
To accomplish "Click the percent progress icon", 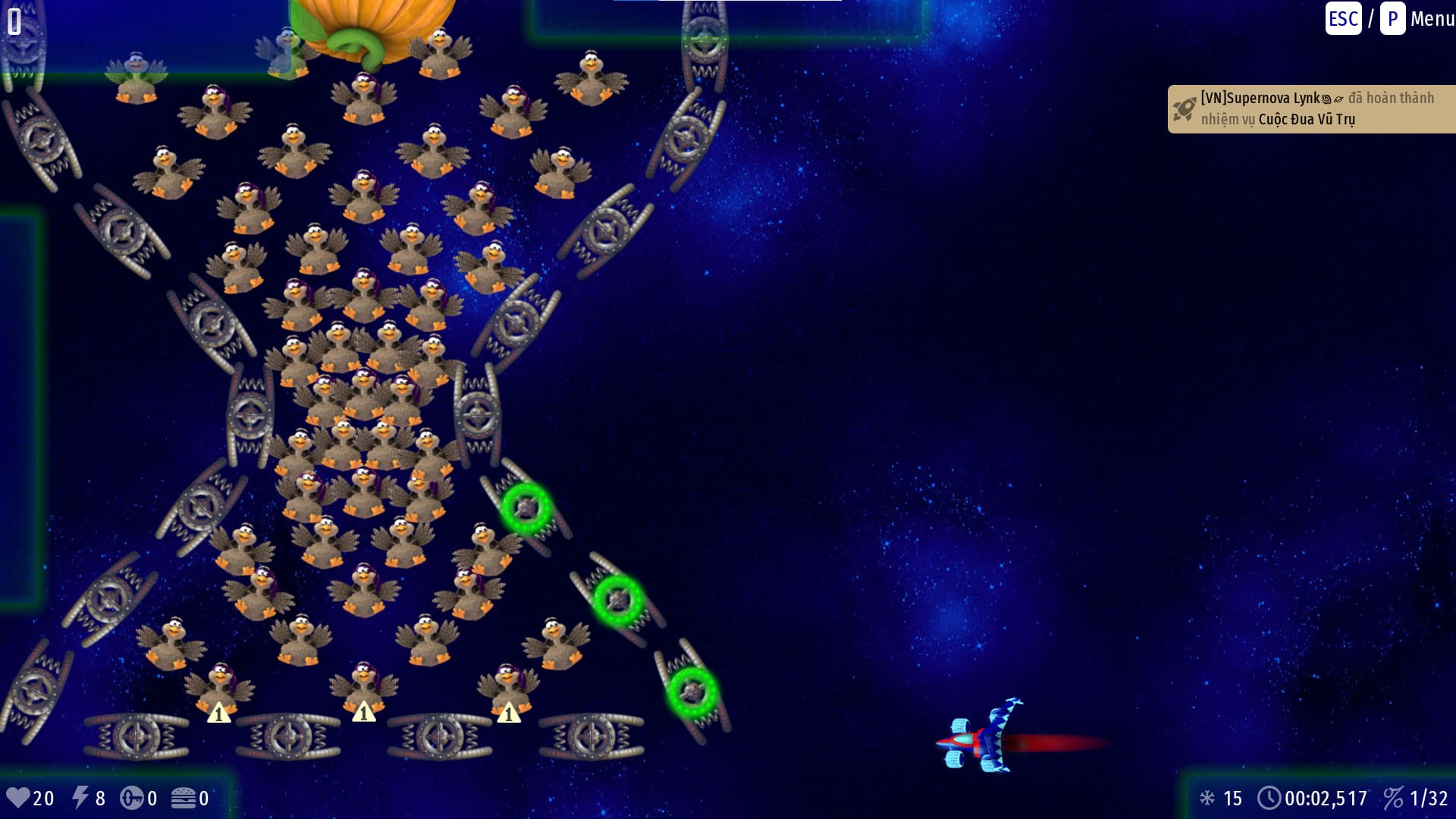I will point(1395,798).
